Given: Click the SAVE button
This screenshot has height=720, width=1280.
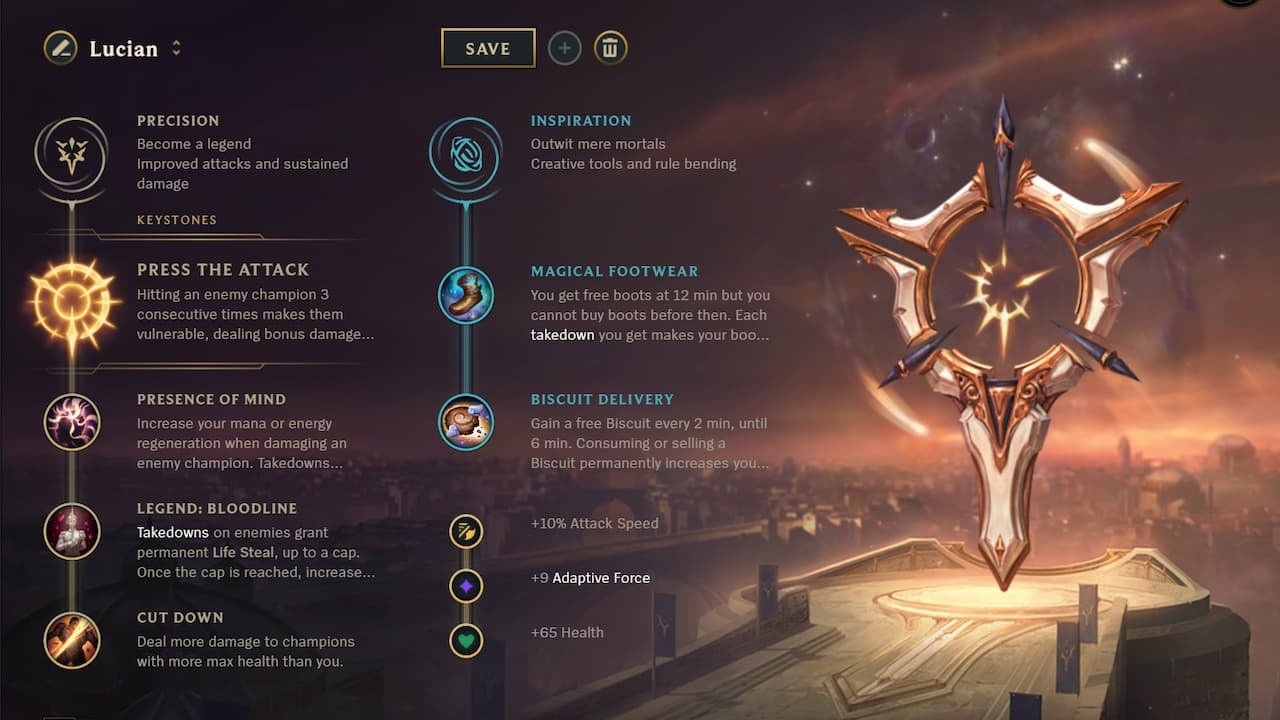Looking at the screenshot, I should click(x=488, y=47).
